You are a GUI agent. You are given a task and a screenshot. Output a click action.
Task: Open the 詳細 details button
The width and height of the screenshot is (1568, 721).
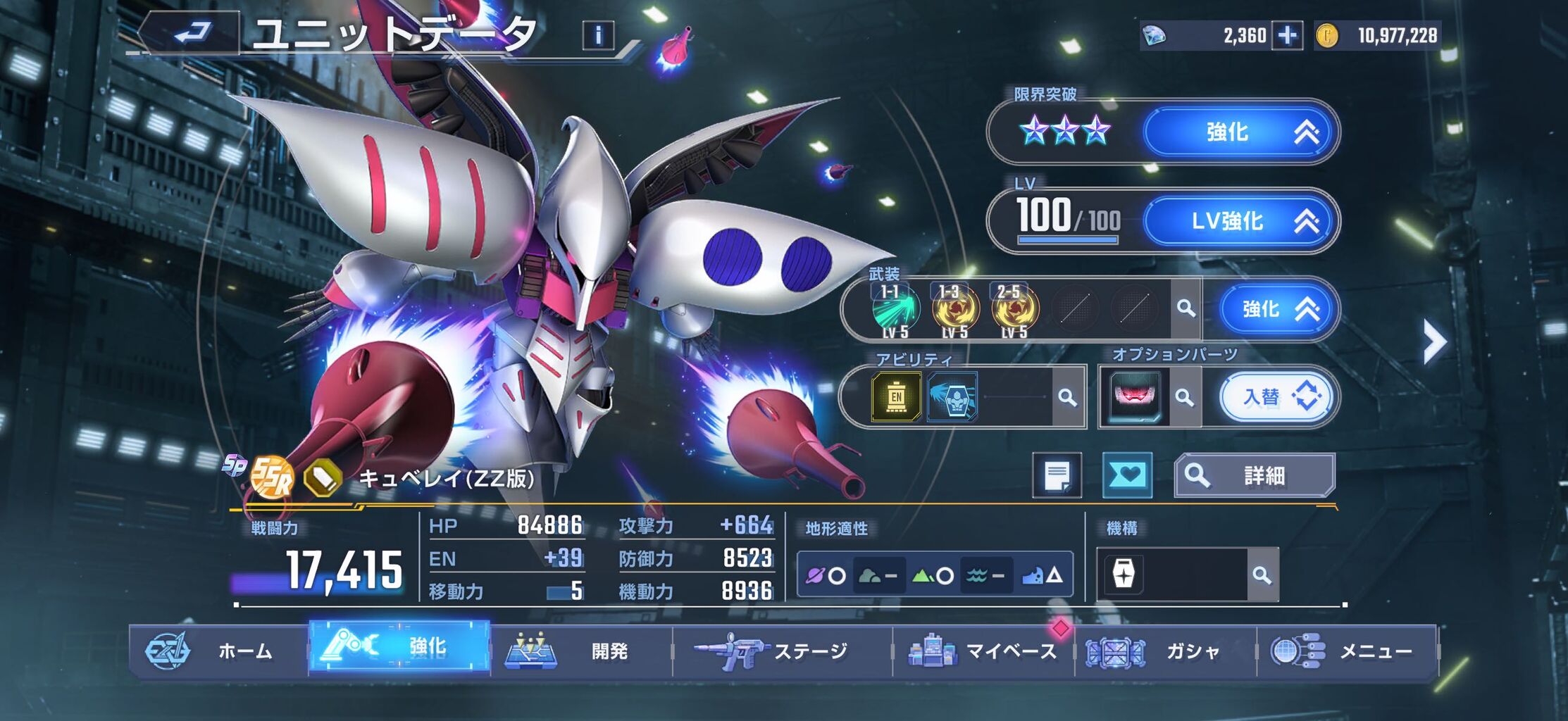point(1255,476)
